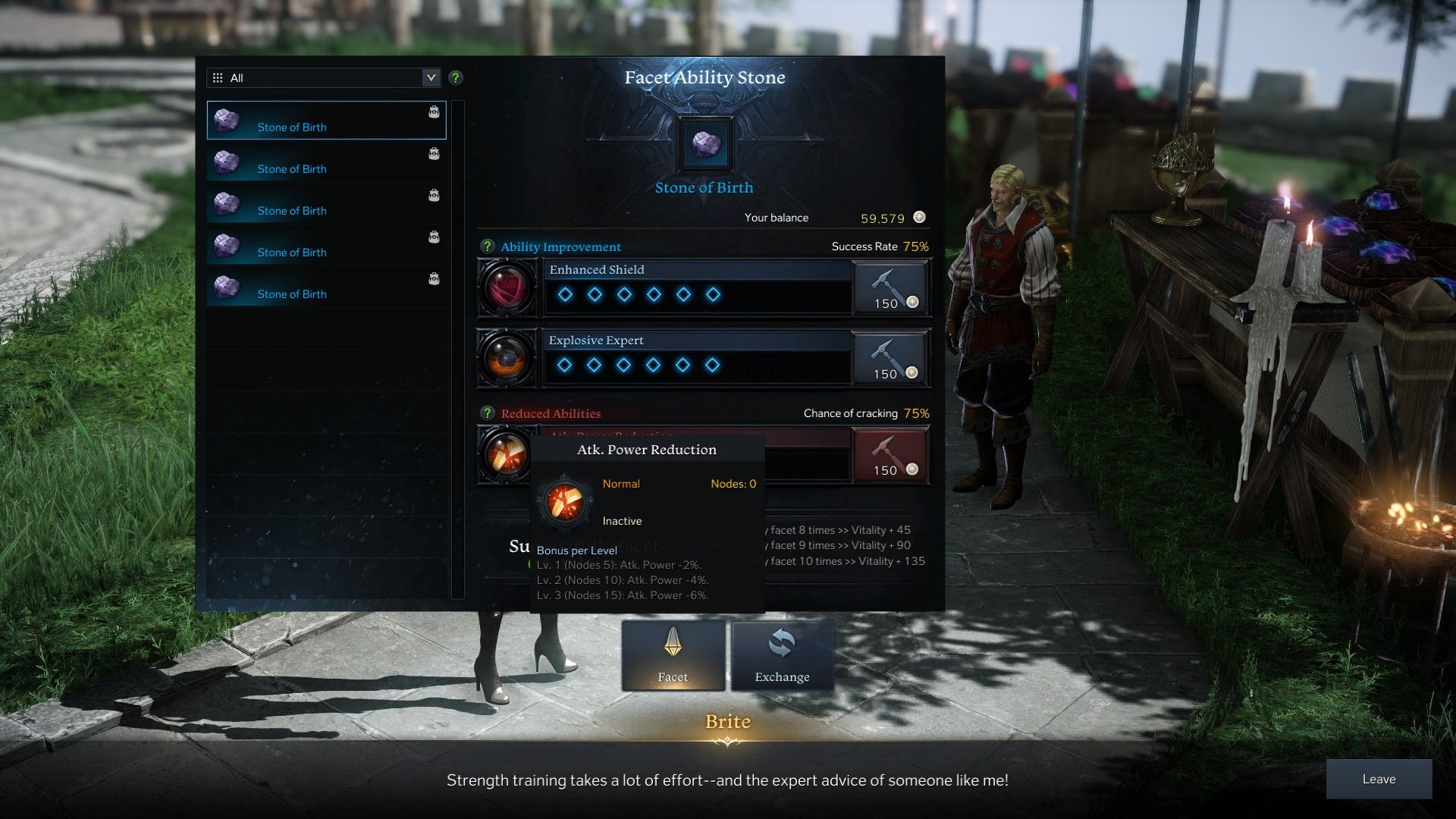Hit the red hammer for Atk. Power Reduction
Screen dimensions: 1456x819
(890, 455)
